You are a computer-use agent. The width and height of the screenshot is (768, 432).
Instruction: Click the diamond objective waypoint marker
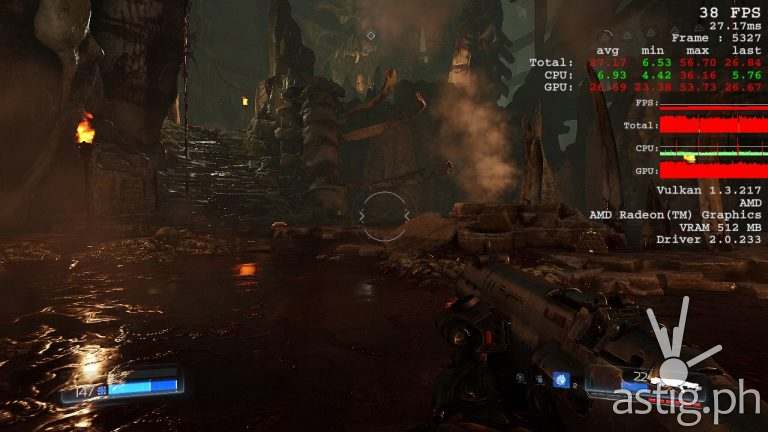[371, 35]
